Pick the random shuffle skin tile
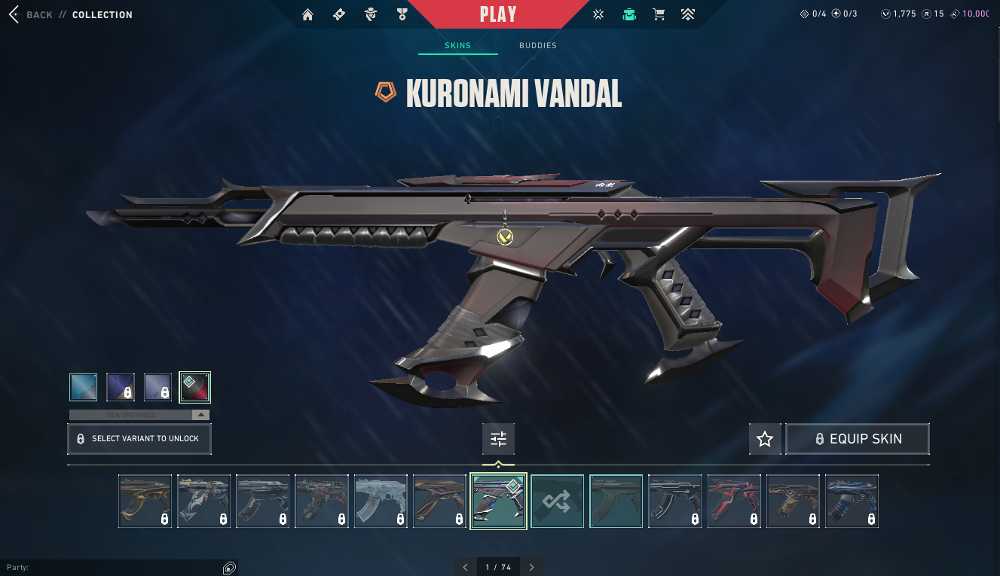Screen dimensions: 1000x576 [x=557, y=501]
